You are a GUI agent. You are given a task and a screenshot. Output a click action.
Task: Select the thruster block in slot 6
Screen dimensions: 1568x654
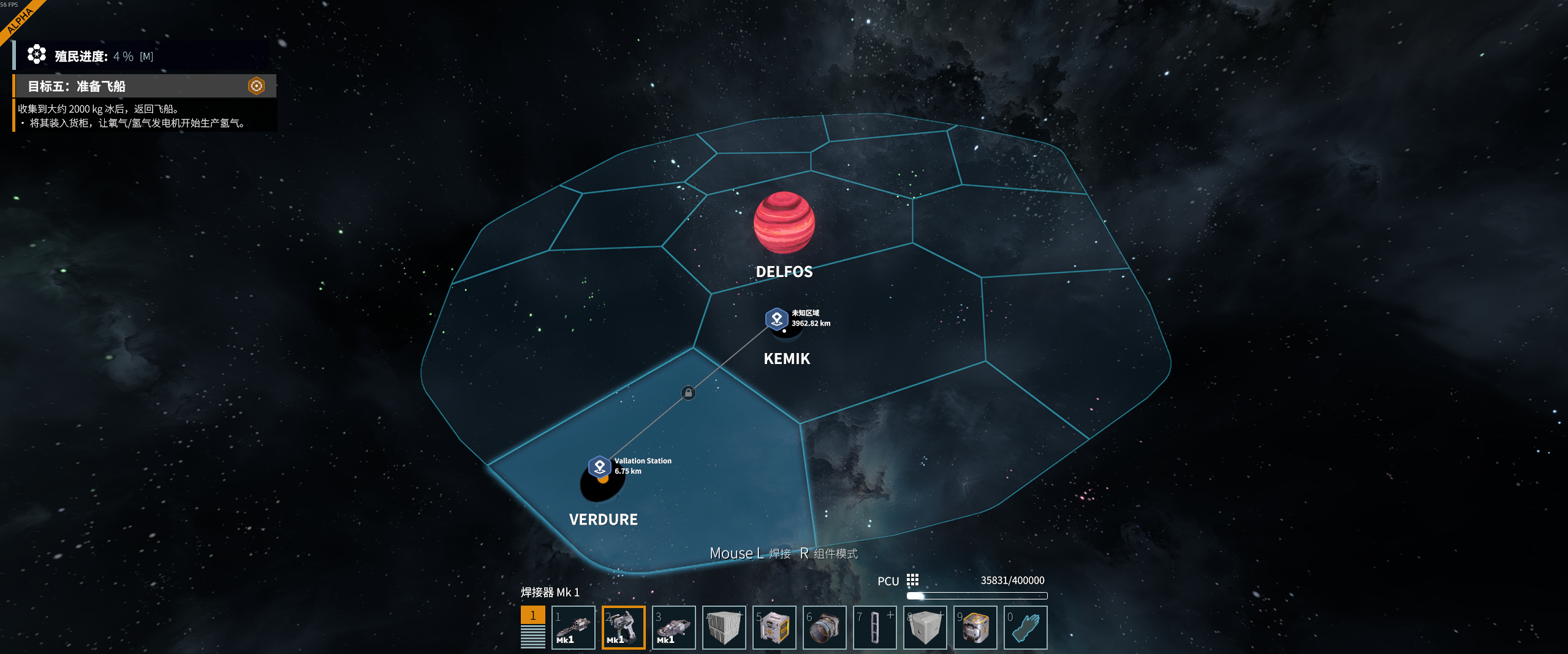824,627
